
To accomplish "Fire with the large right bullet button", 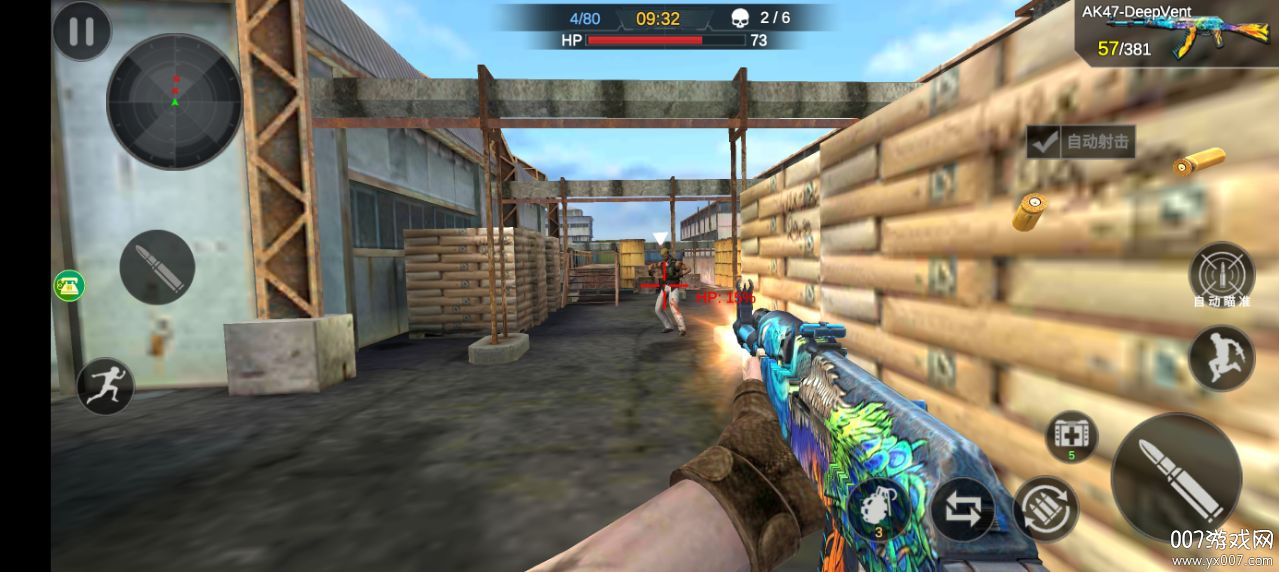I will (x=1176, y=477).
